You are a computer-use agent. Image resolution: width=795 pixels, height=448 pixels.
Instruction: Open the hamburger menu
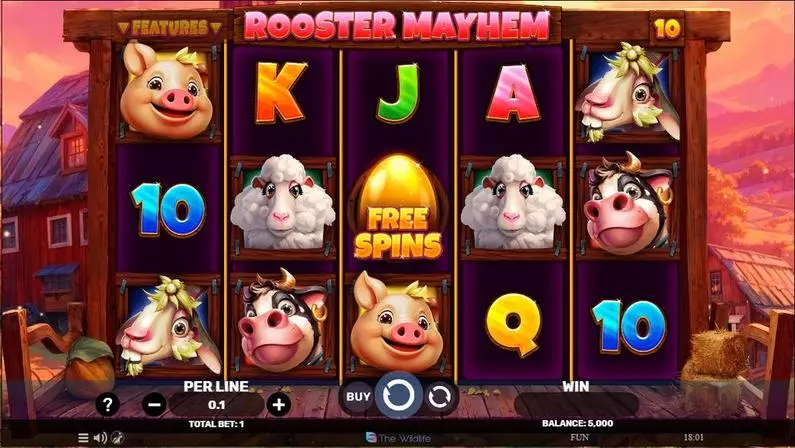coord(83,438)
